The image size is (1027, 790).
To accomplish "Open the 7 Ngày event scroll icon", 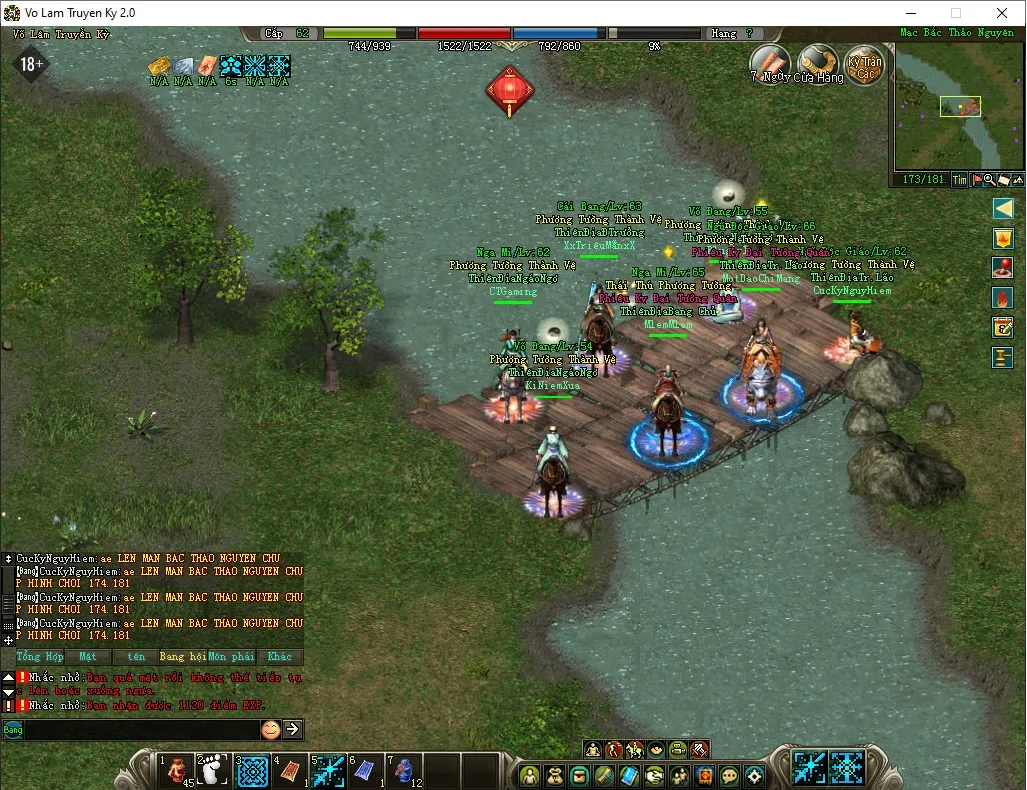I will pyautogui.click(x=771, y=63).
